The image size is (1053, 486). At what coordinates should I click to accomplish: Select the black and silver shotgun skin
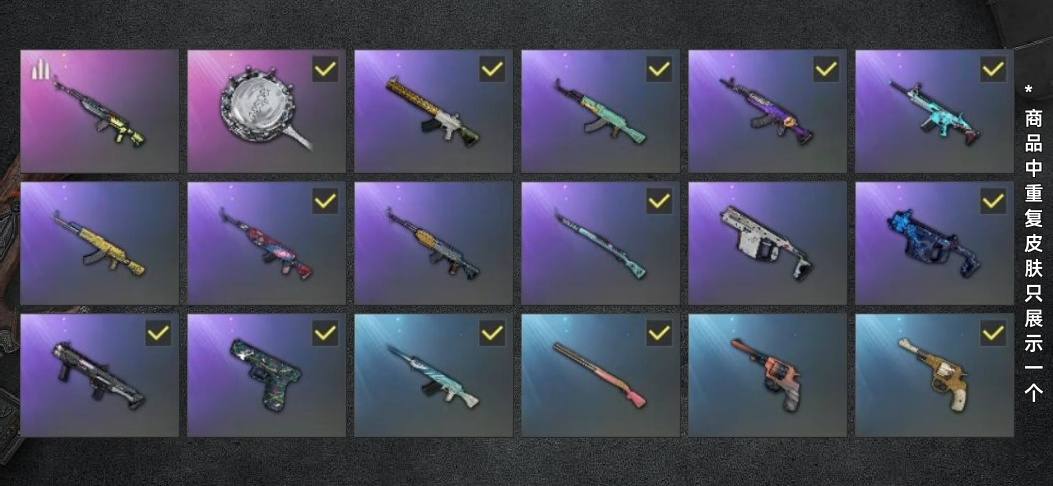point(99,376)
